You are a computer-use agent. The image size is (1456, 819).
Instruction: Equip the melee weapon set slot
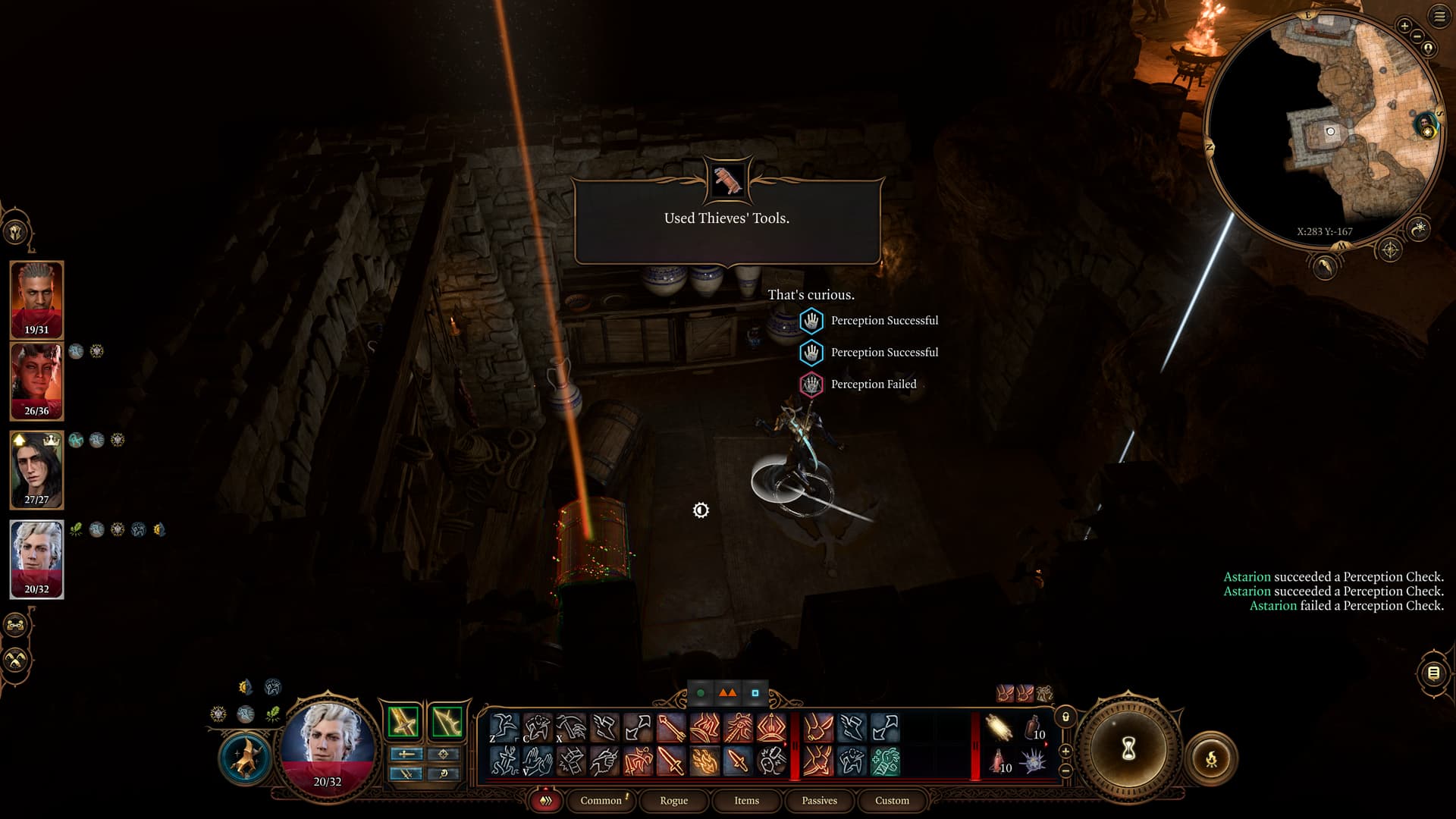[x=403, y=721]
